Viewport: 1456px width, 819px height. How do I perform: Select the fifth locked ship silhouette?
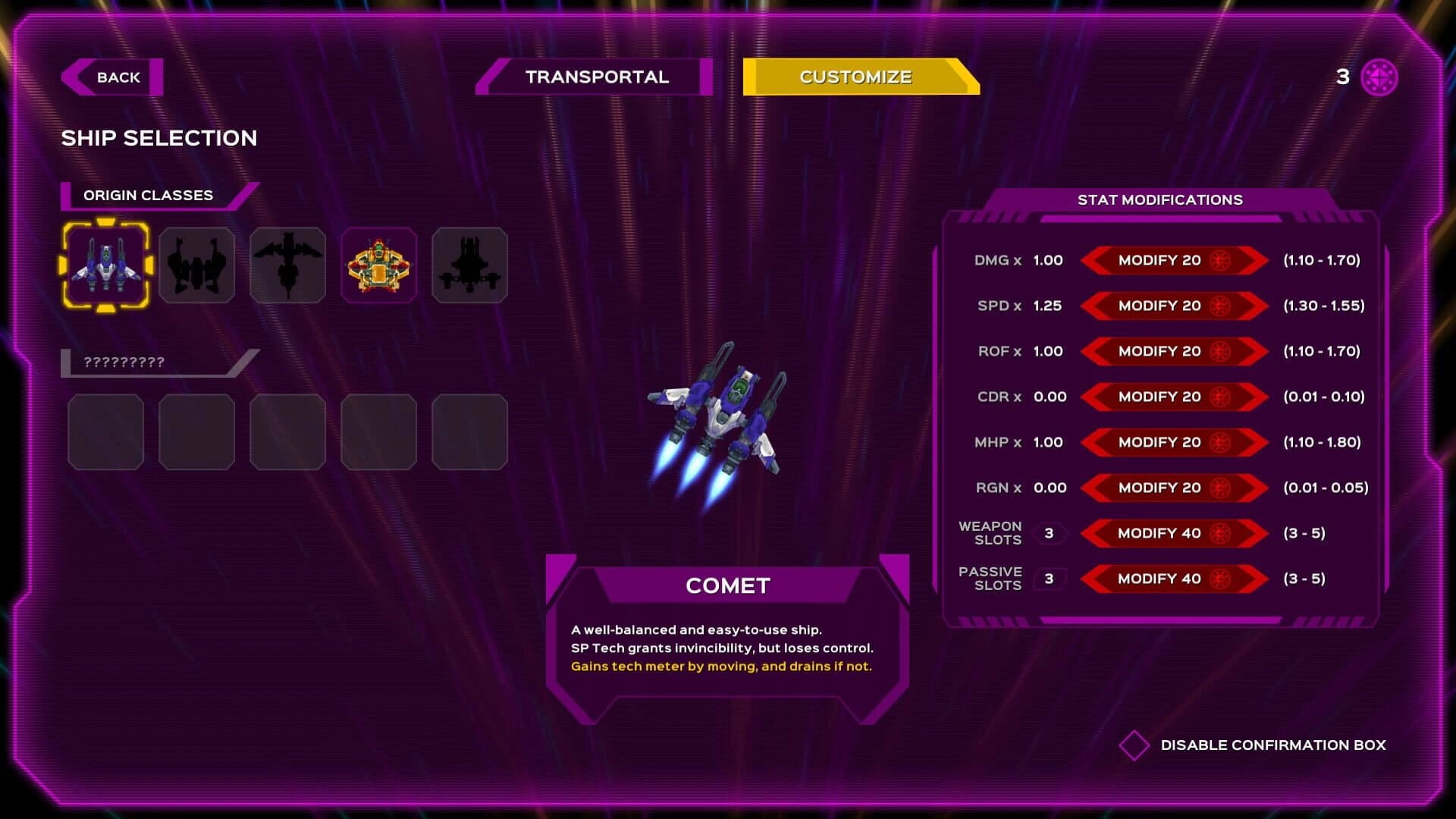[469, 265]
